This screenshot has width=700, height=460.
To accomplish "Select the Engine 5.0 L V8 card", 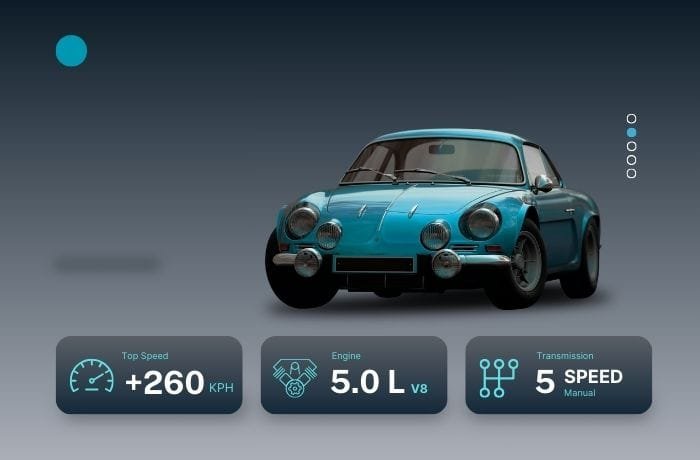I will click(x=354, y=375).
